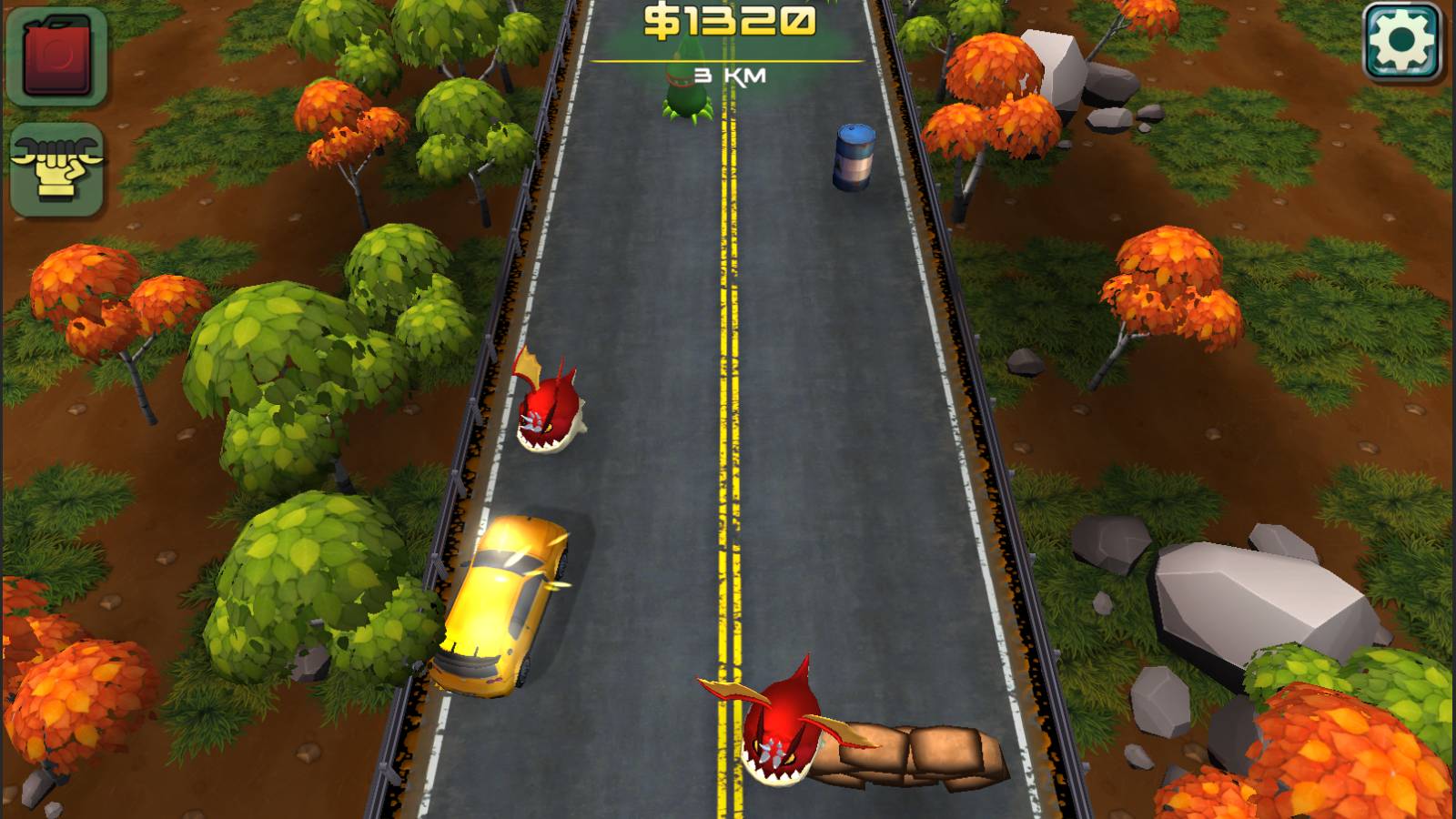Screen dimensions: 1456x819
Task: Click the double yellow center line
Action: pos(728,455)
